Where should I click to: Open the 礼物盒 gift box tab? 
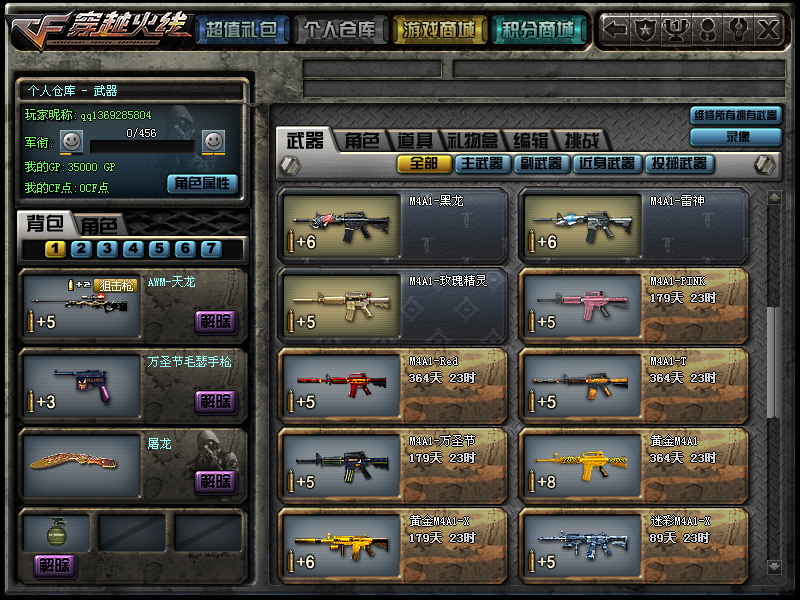pos(471,141)
